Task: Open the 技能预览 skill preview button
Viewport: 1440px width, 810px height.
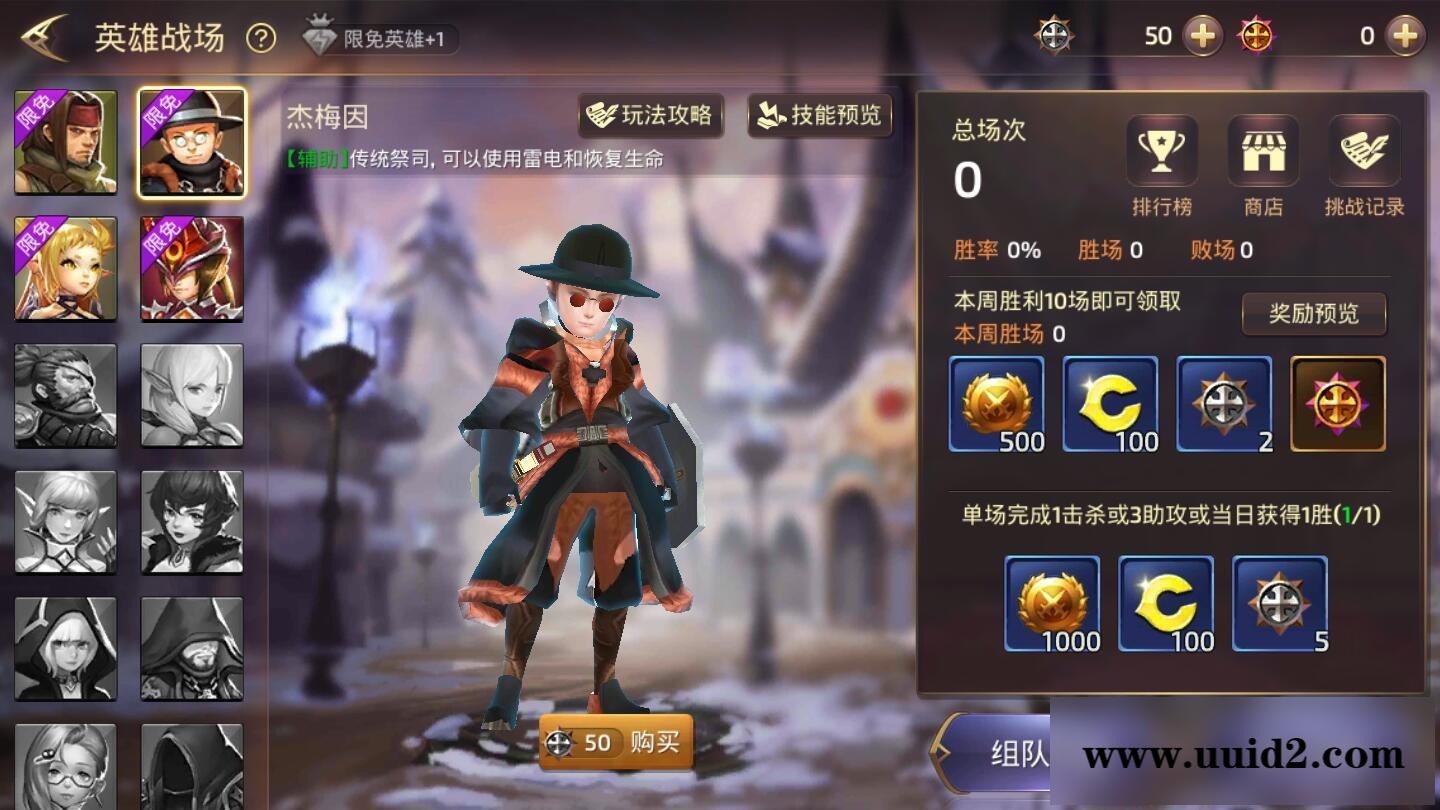Action: 818,116
